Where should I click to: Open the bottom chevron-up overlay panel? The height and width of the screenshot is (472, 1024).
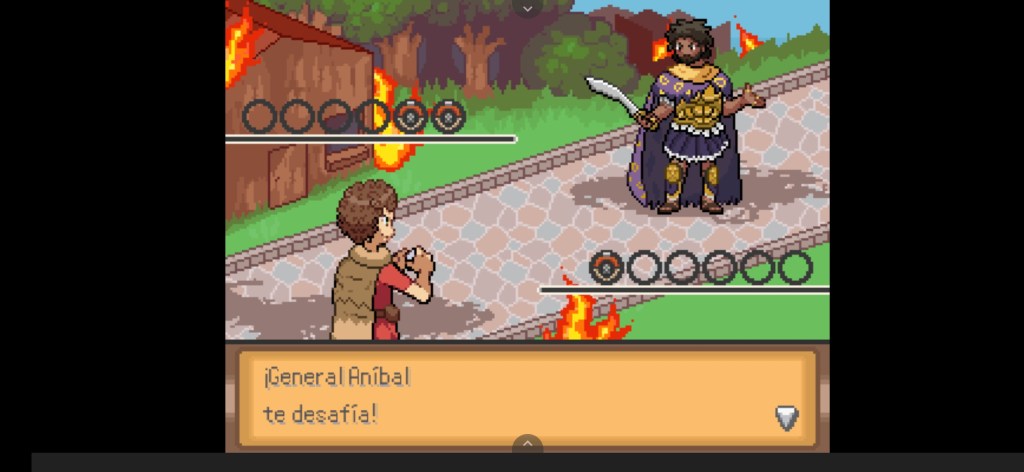[527, 444]
